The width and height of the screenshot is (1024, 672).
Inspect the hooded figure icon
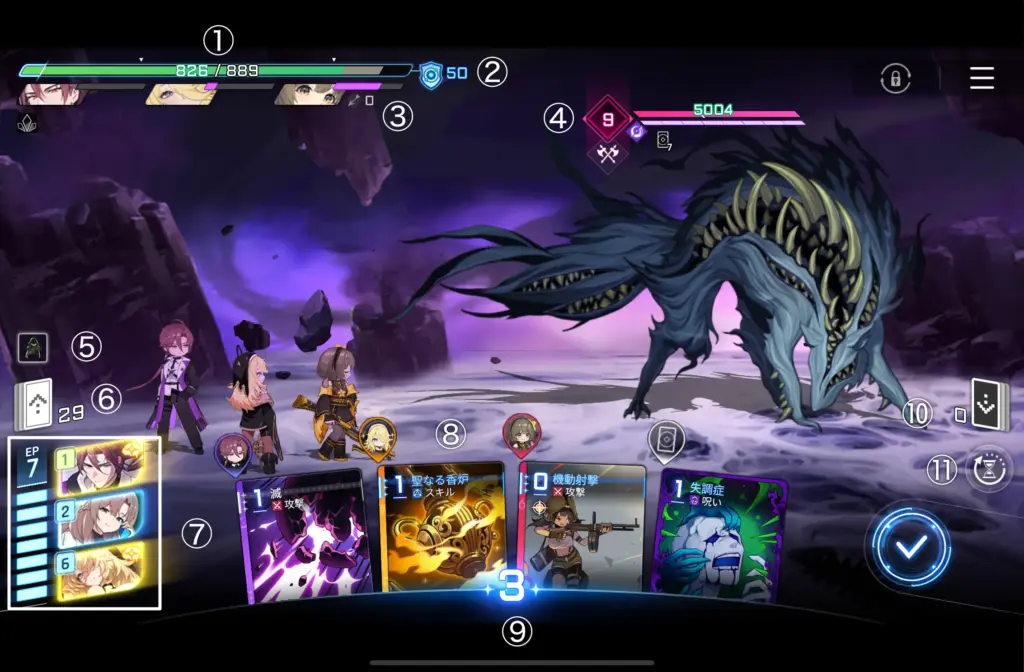coord(32,348)
